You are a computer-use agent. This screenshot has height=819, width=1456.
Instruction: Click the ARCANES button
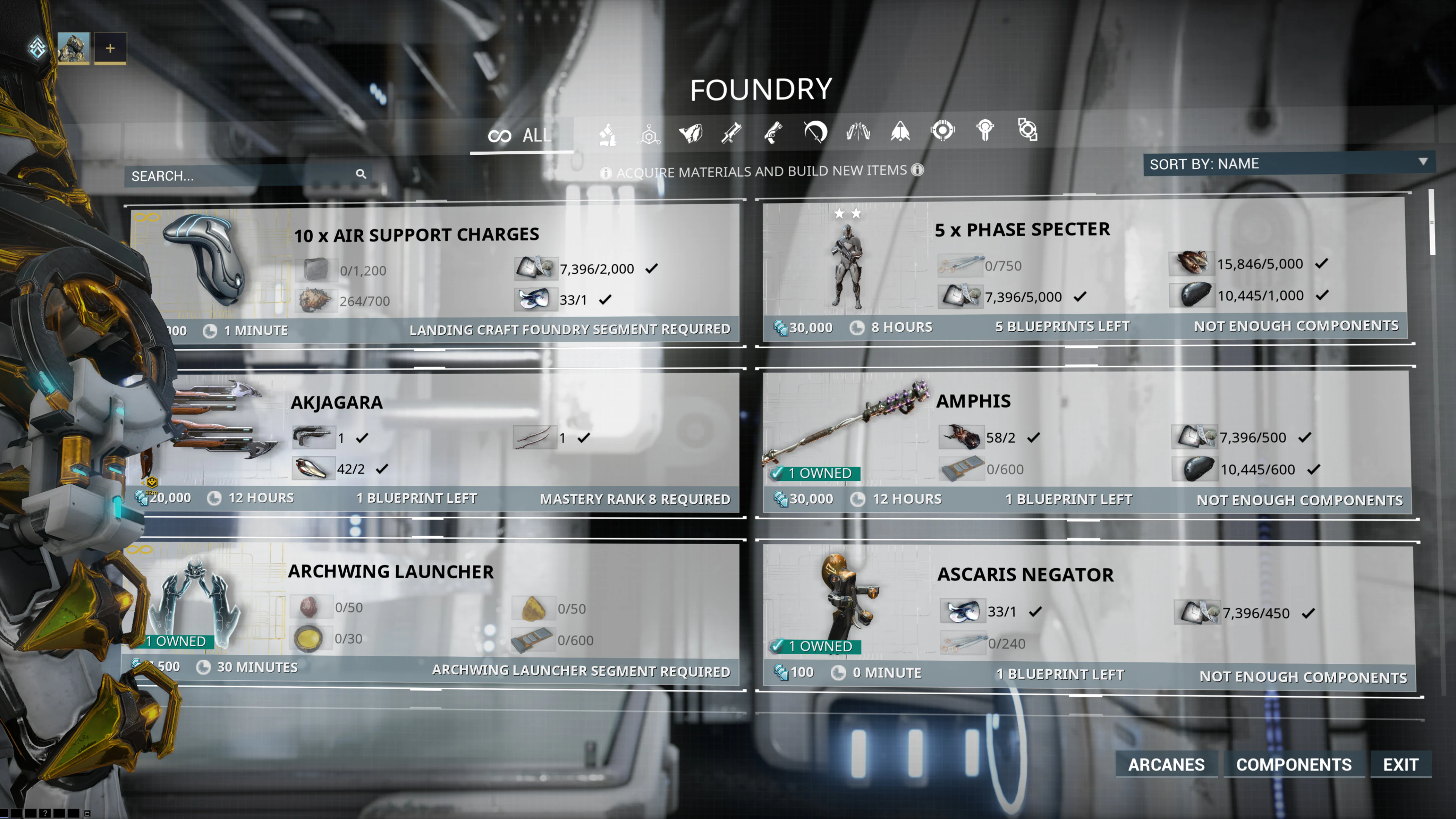(1167, 764)
